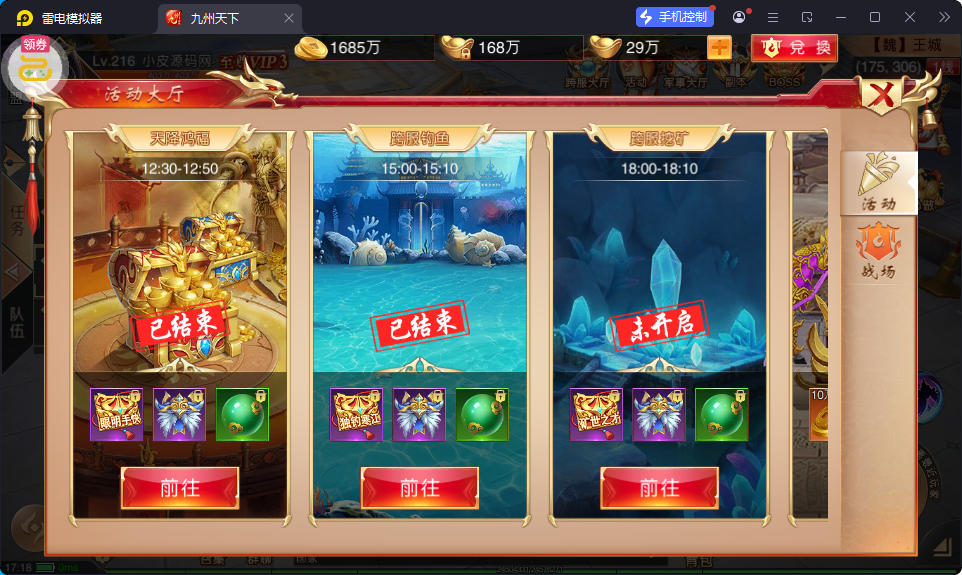This screenshot has height=575, width=962.
Task: Maximize the emulator window
Action: click(875, 17)
